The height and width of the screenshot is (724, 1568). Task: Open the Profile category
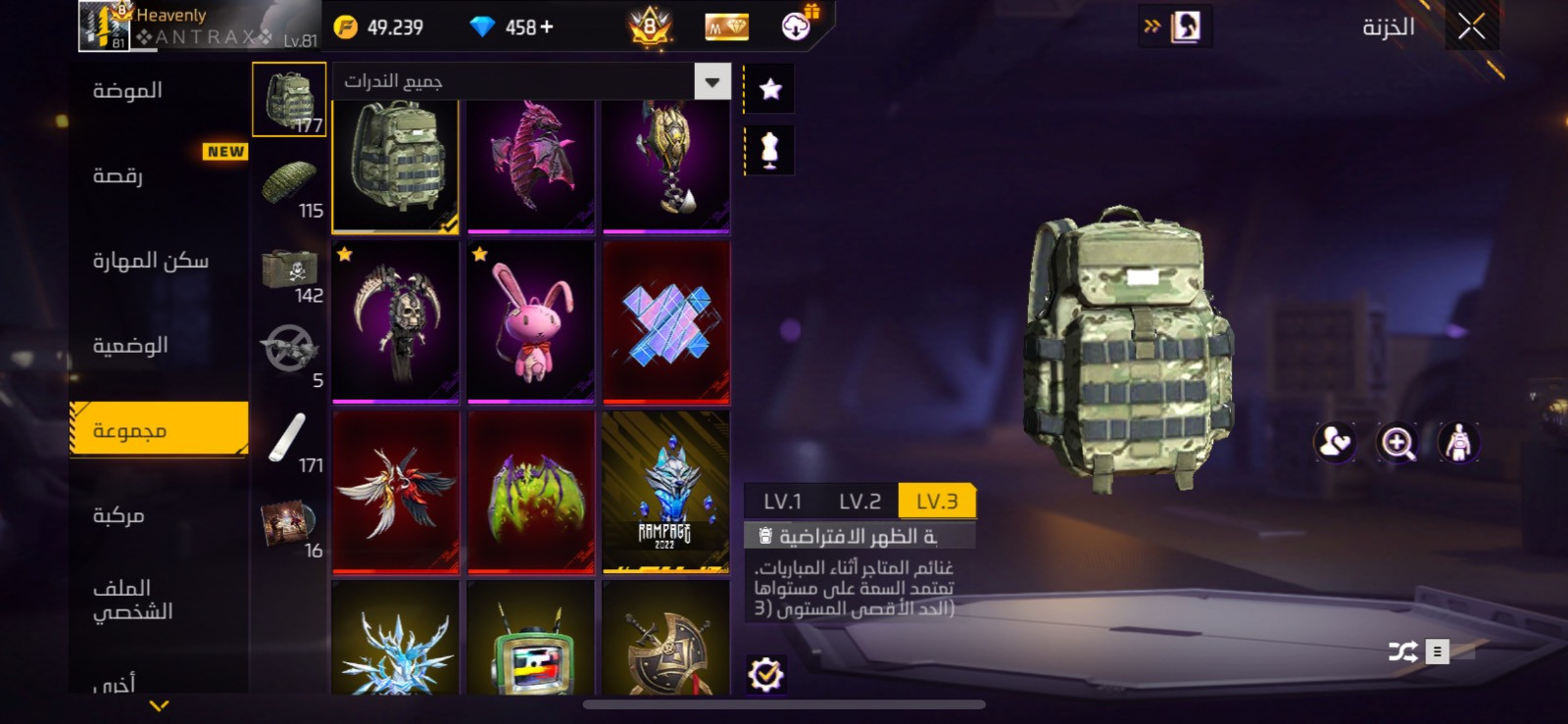(x=132, y=600)
